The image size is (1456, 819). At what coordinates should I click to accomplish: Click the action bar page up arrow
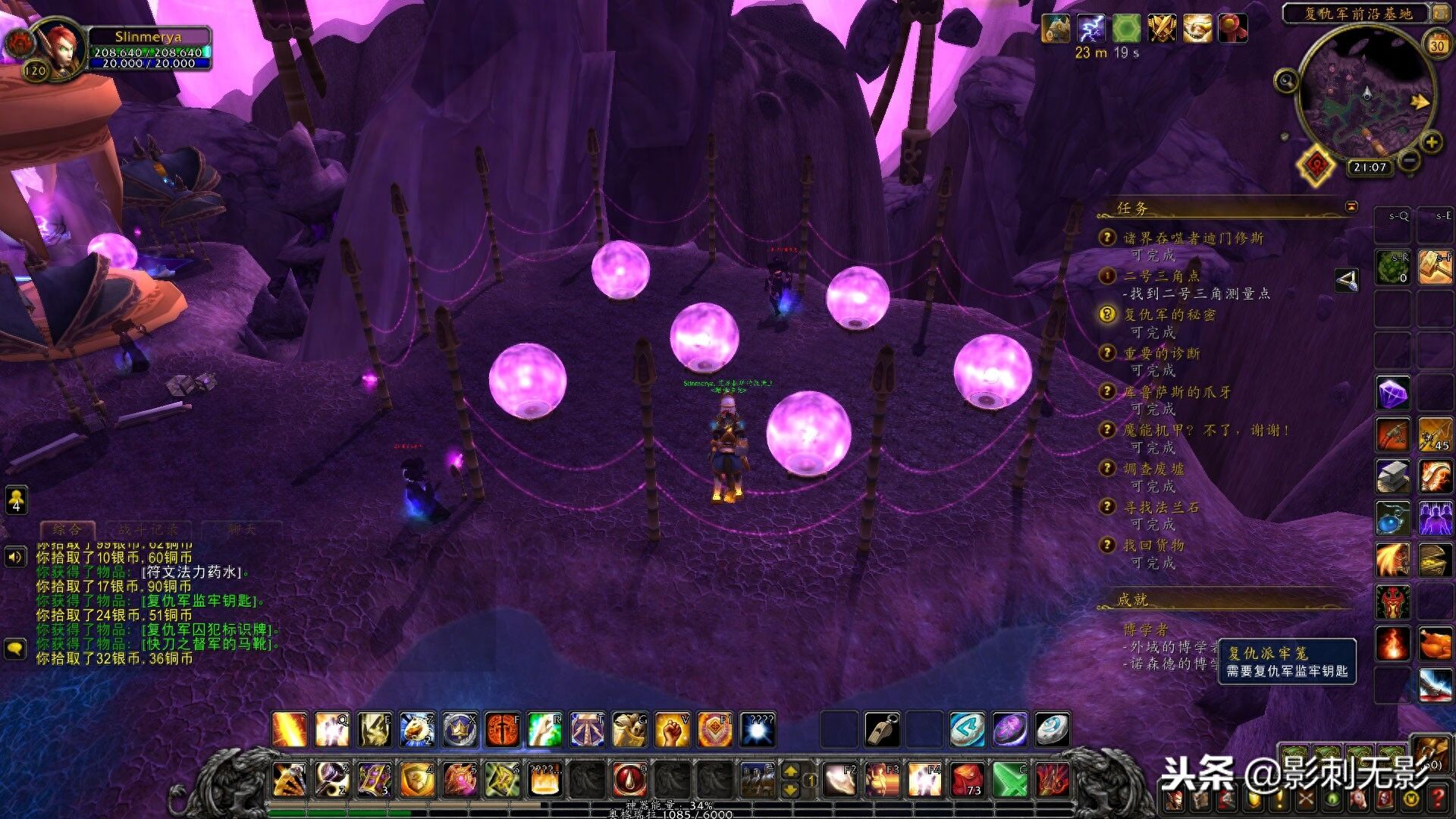tap(790, 770)
